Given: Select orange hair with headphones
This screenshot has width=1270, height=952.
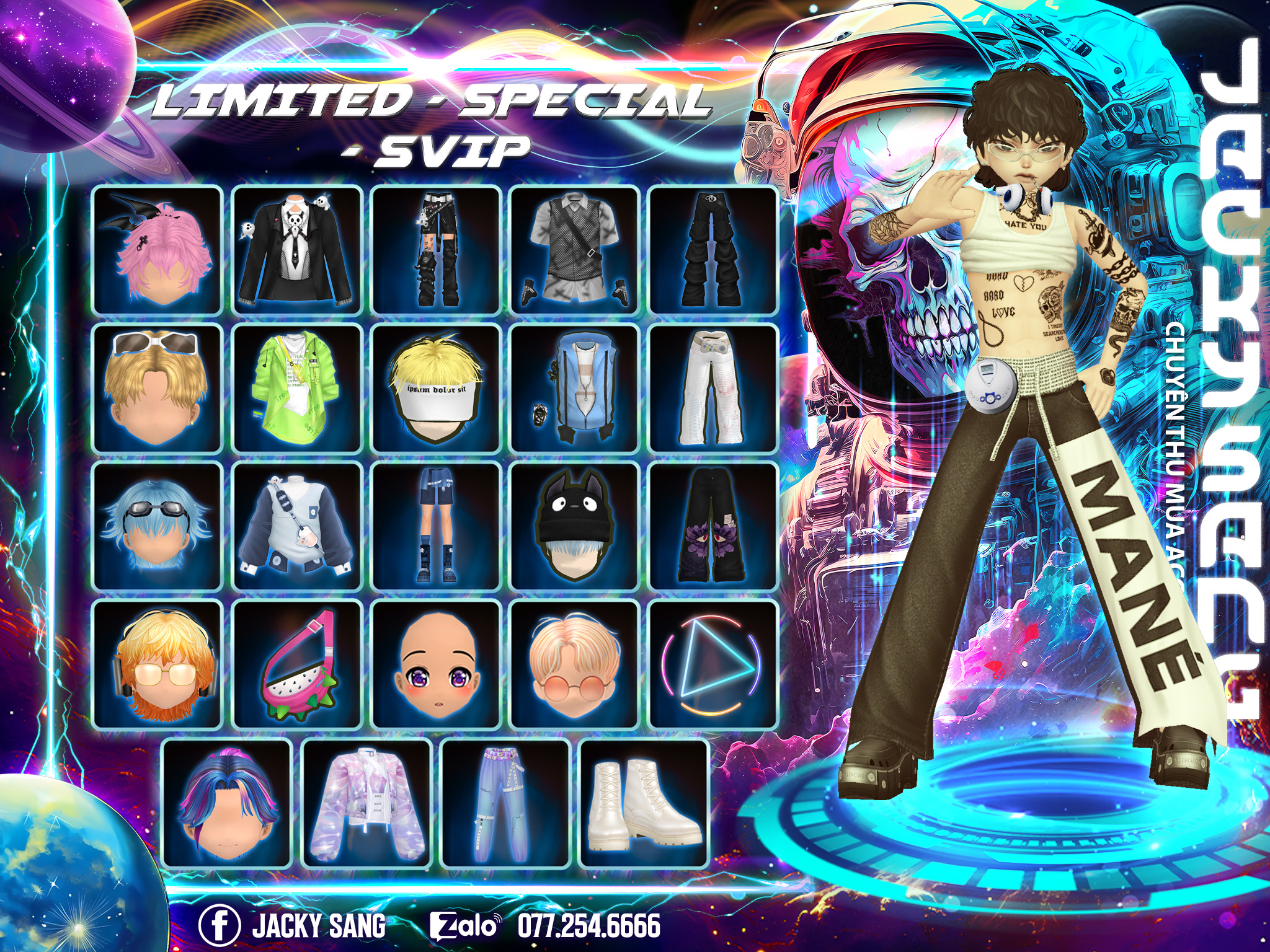Looking at the screenshot, I should tap(157, 664).
